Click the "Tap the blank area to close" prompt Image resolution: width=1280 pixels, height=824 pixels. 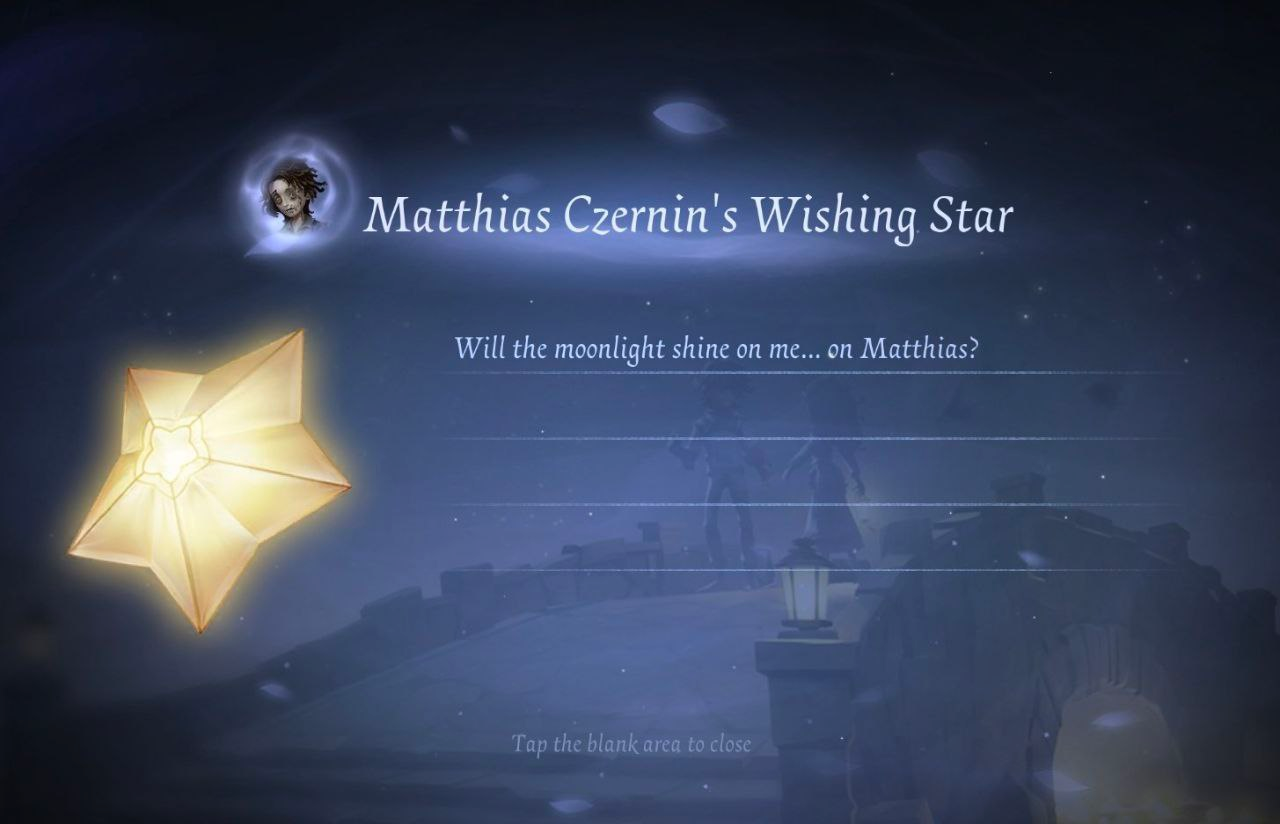point(631,744)
